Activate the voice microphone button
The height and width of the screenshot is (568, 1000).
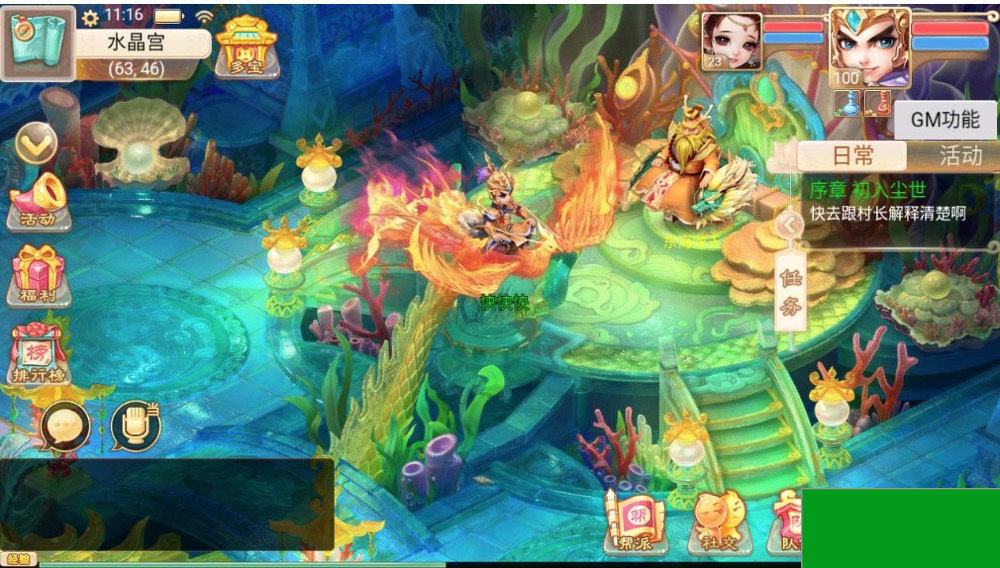point(136,427)
